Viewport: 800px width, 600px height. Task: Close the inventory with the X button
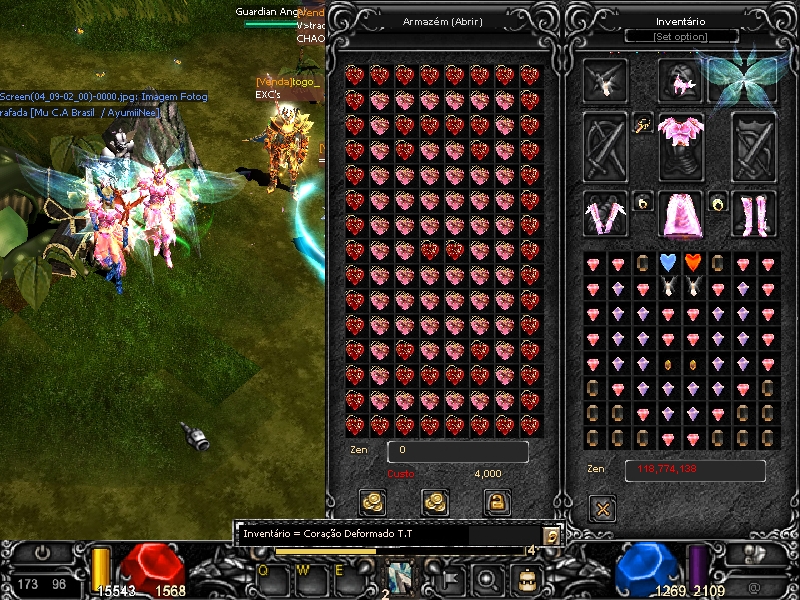[603, 509]
